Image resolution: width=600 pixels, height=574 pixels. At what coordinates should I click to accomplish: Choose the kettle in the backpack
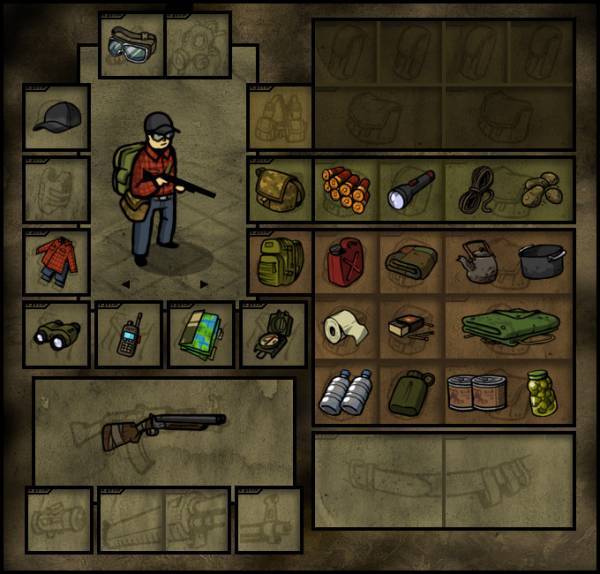477,262
